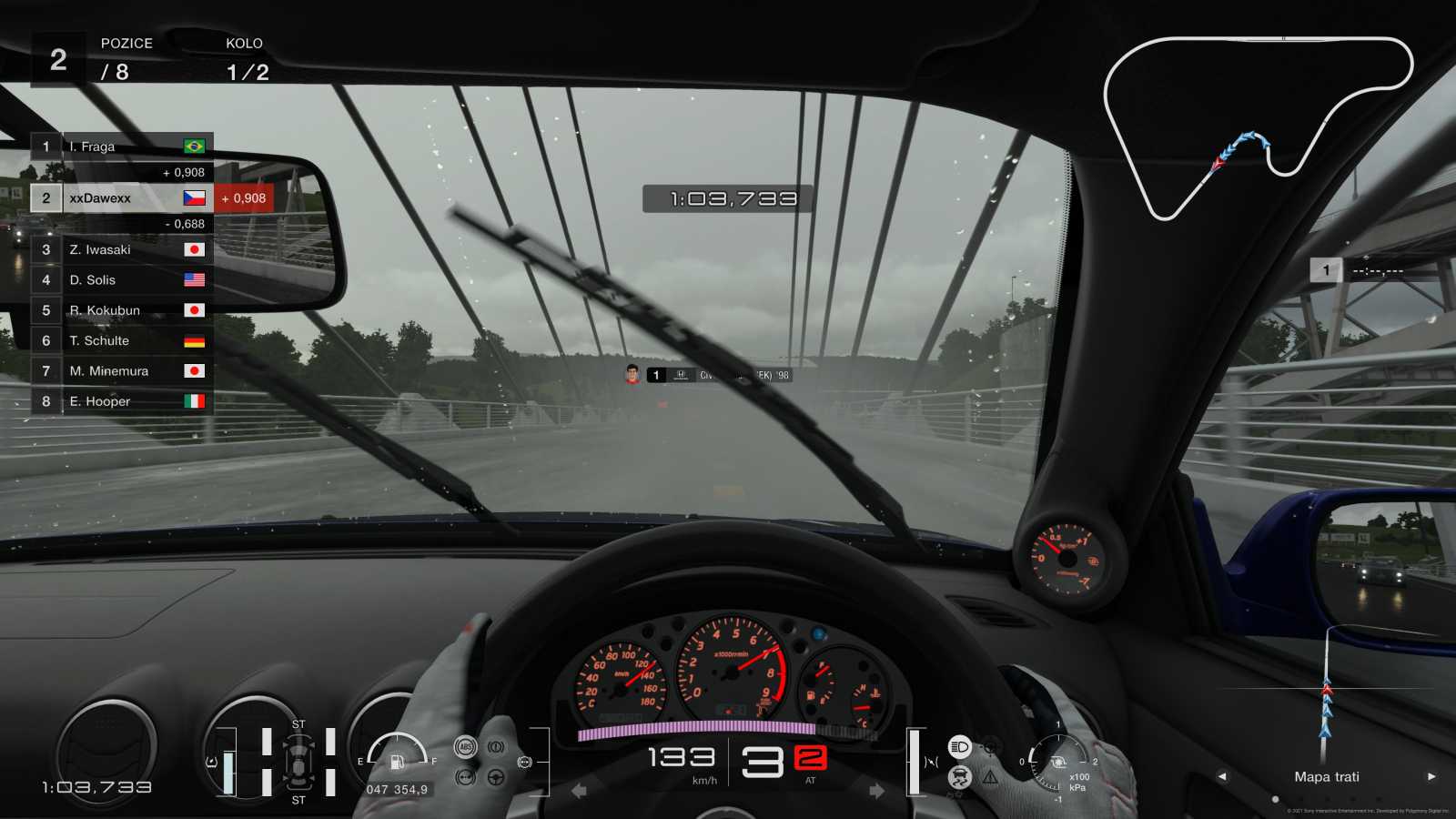Select the KOLO lap counter label
Screen dimensions: 1456x819
point(244,43)
